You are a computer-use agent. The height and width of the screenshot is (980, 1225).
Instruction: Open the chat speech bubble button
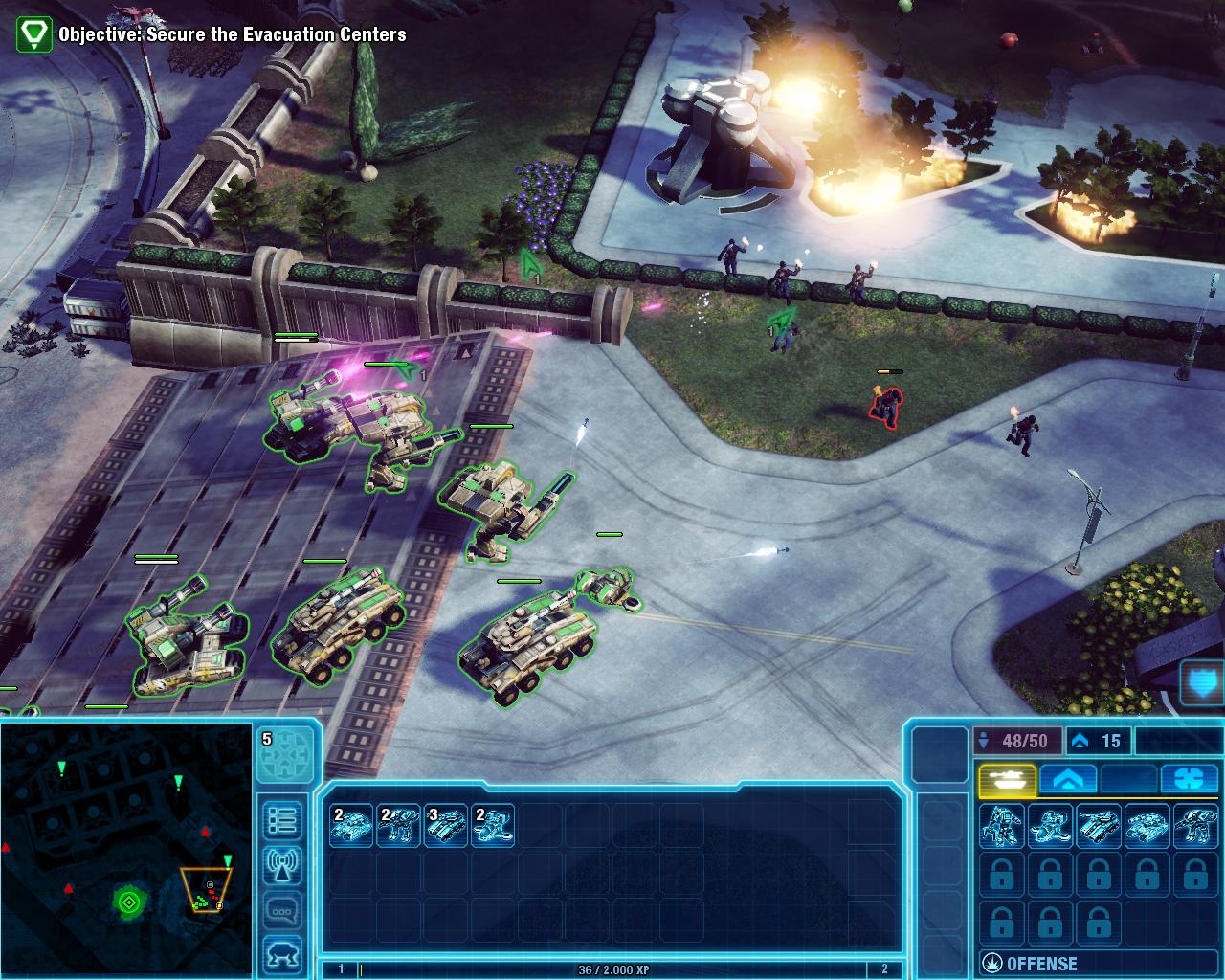(283, 910)
